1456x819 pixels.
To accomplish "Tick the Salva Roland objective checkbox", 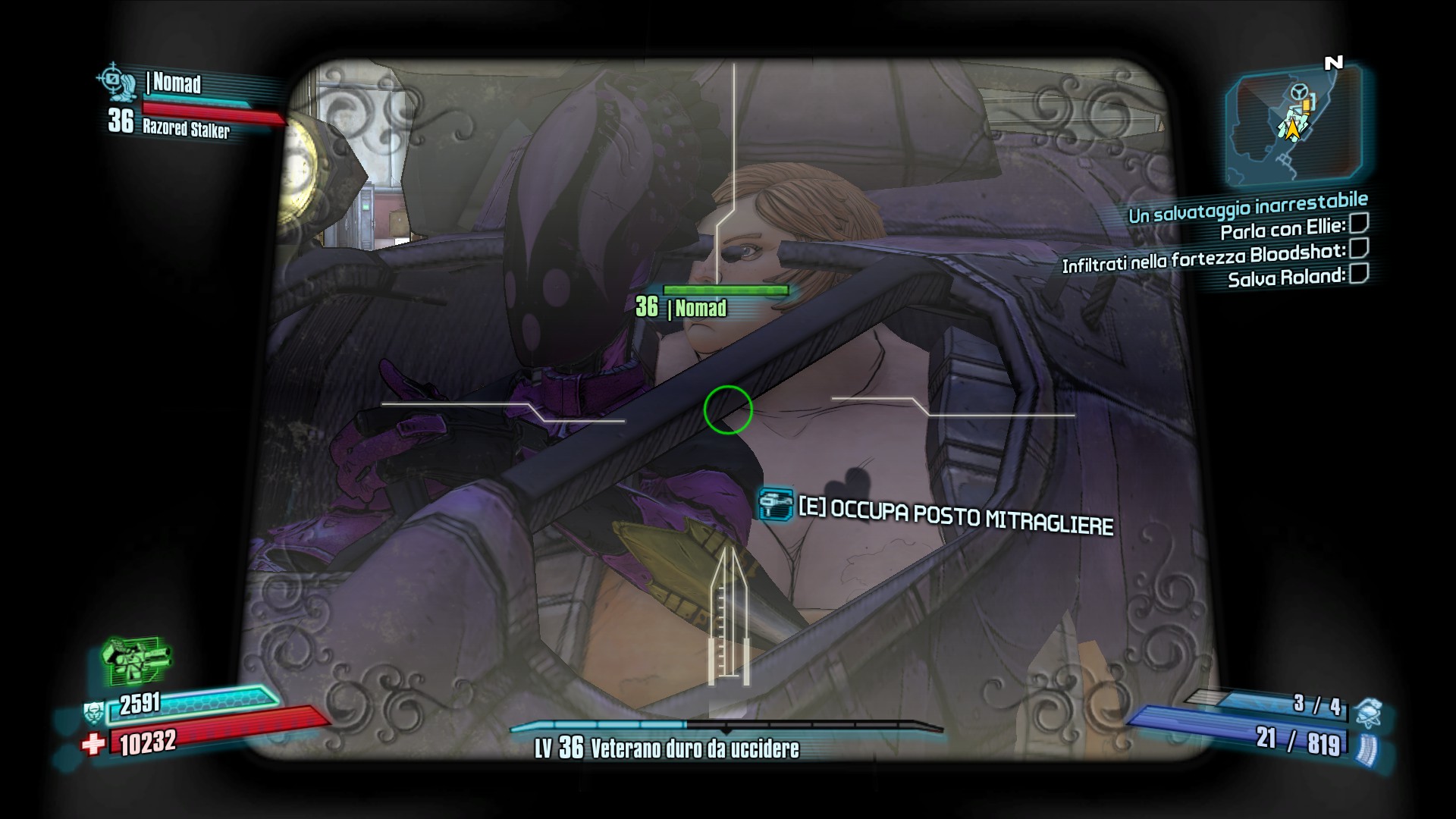I will 1359,273.
